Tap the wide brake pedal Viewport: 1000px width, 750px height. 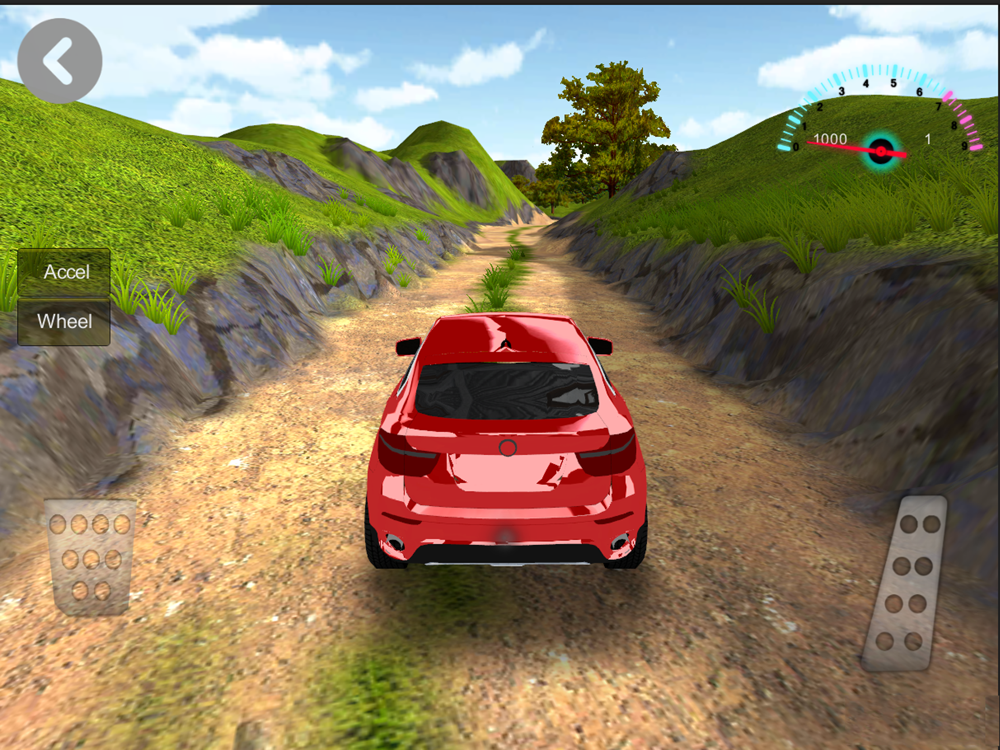pos(90,556)
